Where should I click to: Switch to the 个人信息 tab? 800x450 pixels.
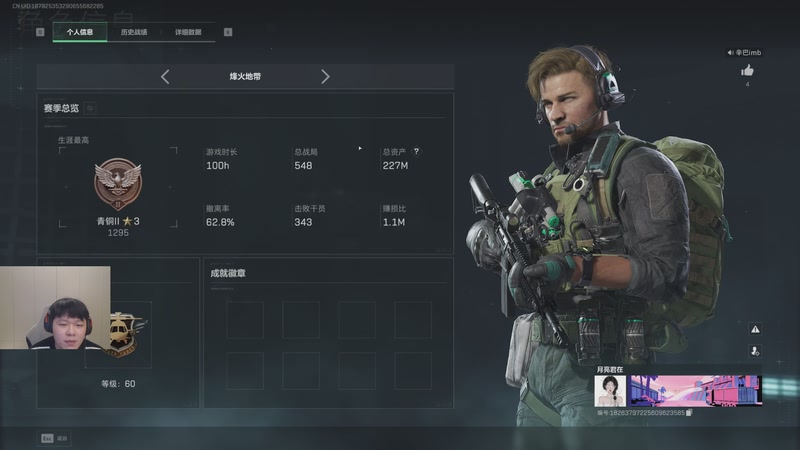click(80, 32)
